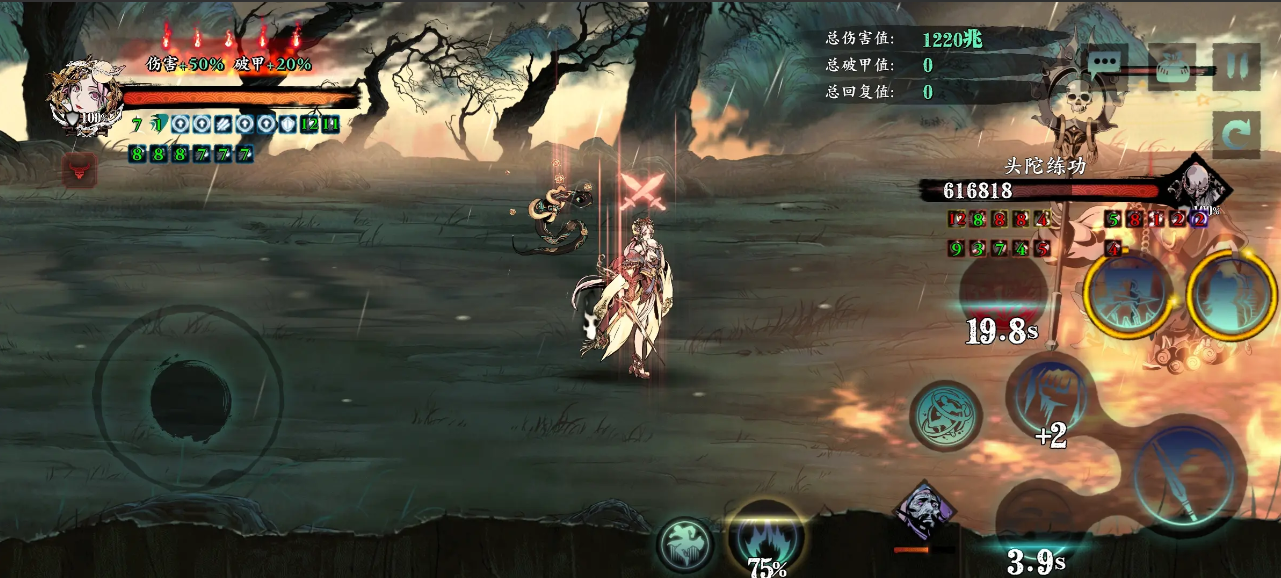Activate the blue flame 75% ultimate

tap(766, 537)
